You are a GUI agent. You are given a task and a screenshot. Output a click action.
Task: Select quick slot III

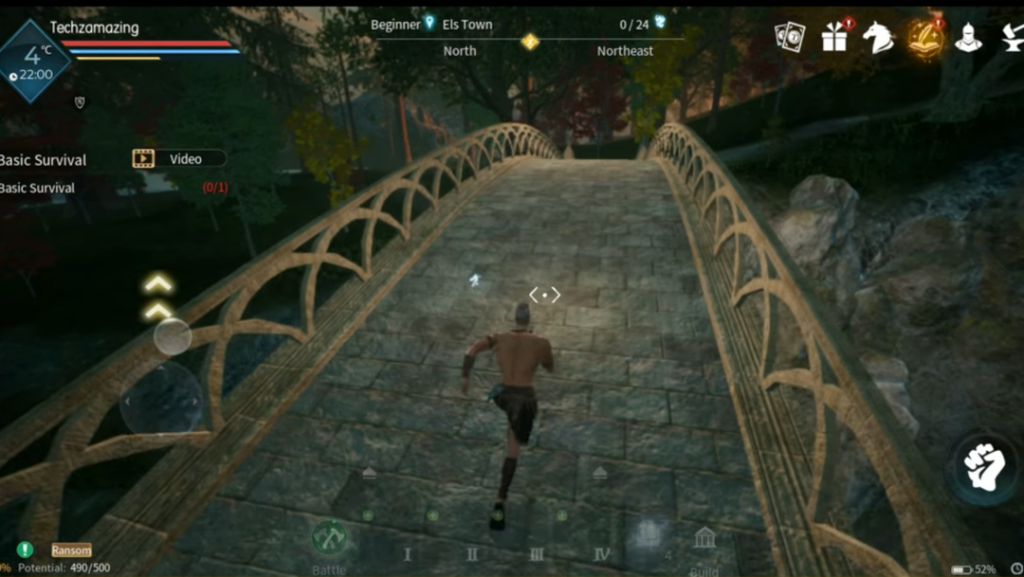click(536, 554)
